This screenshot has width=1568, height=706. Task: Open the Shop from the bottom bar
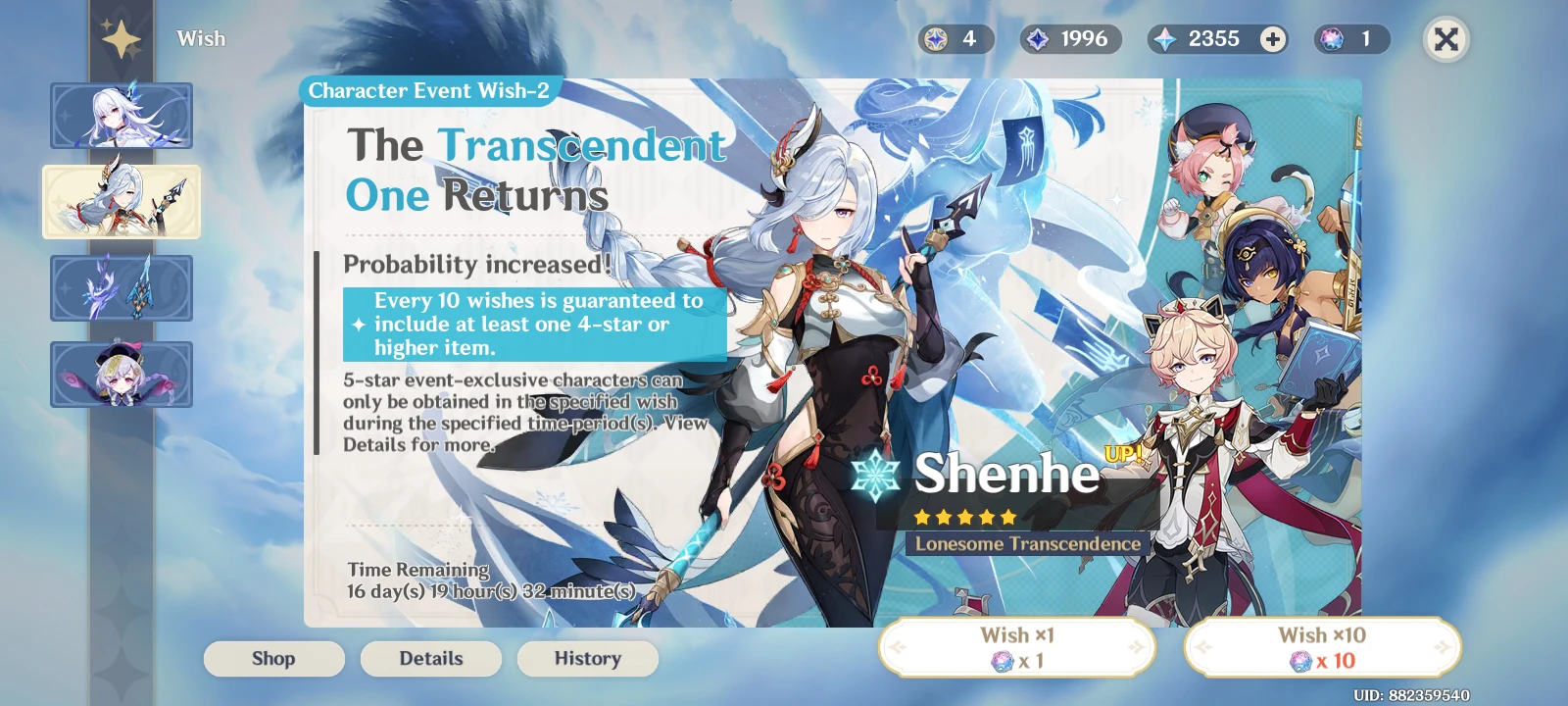273,658
